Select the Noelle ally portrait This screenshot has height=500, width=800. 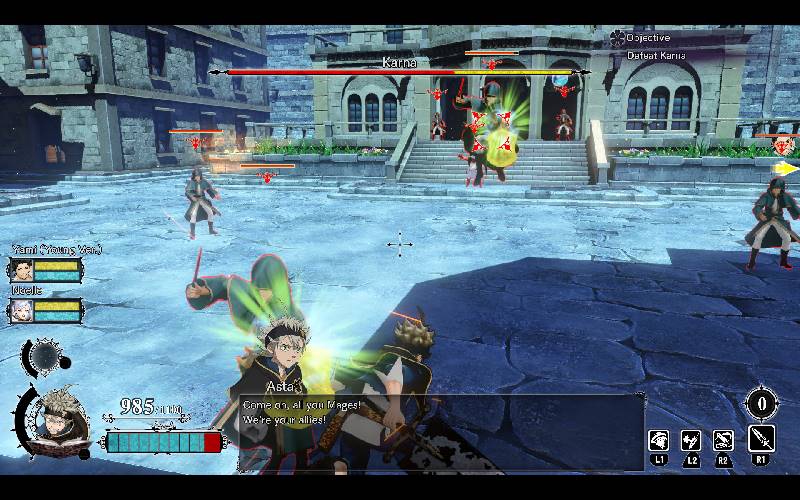22,311
